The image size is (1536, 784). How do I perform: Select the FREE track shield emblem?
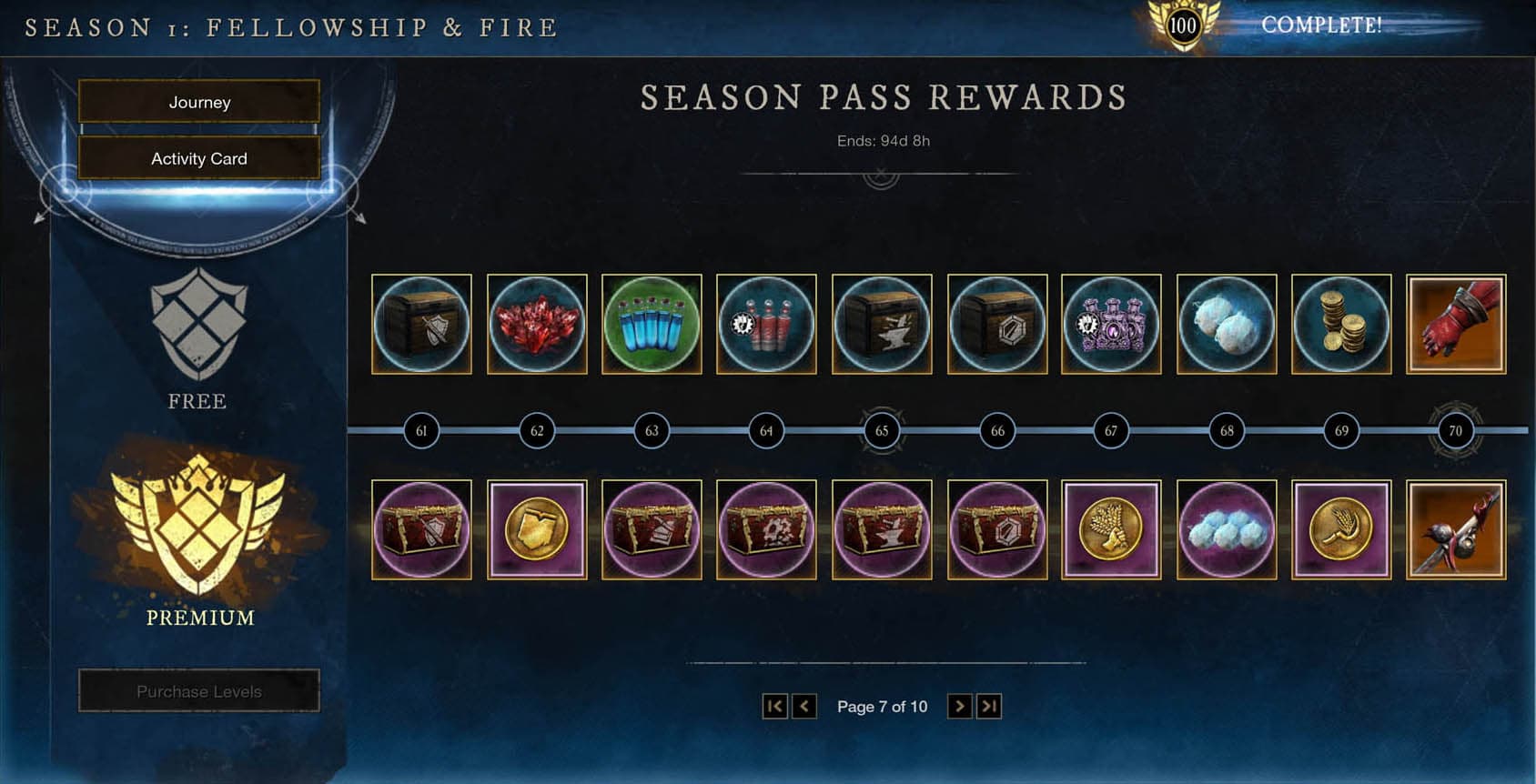(x=197, y=323)
